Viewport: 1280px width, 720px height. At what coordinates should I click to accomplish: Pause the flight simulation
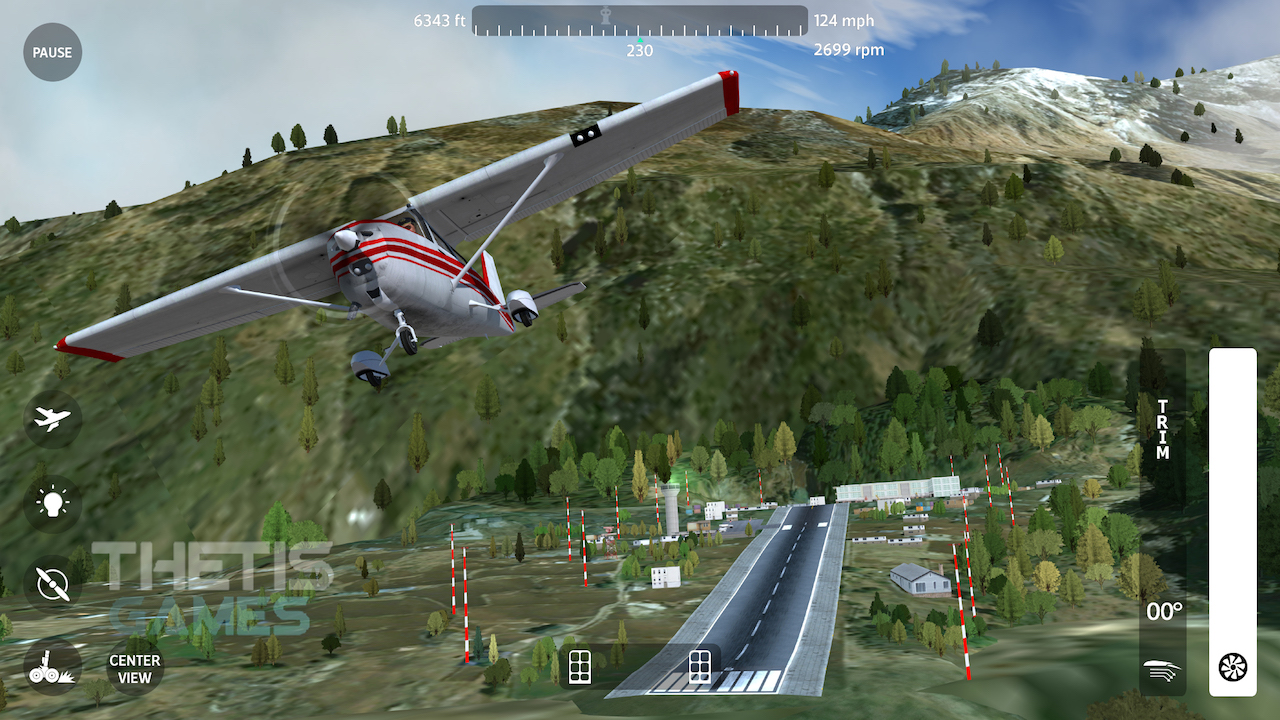51,51
